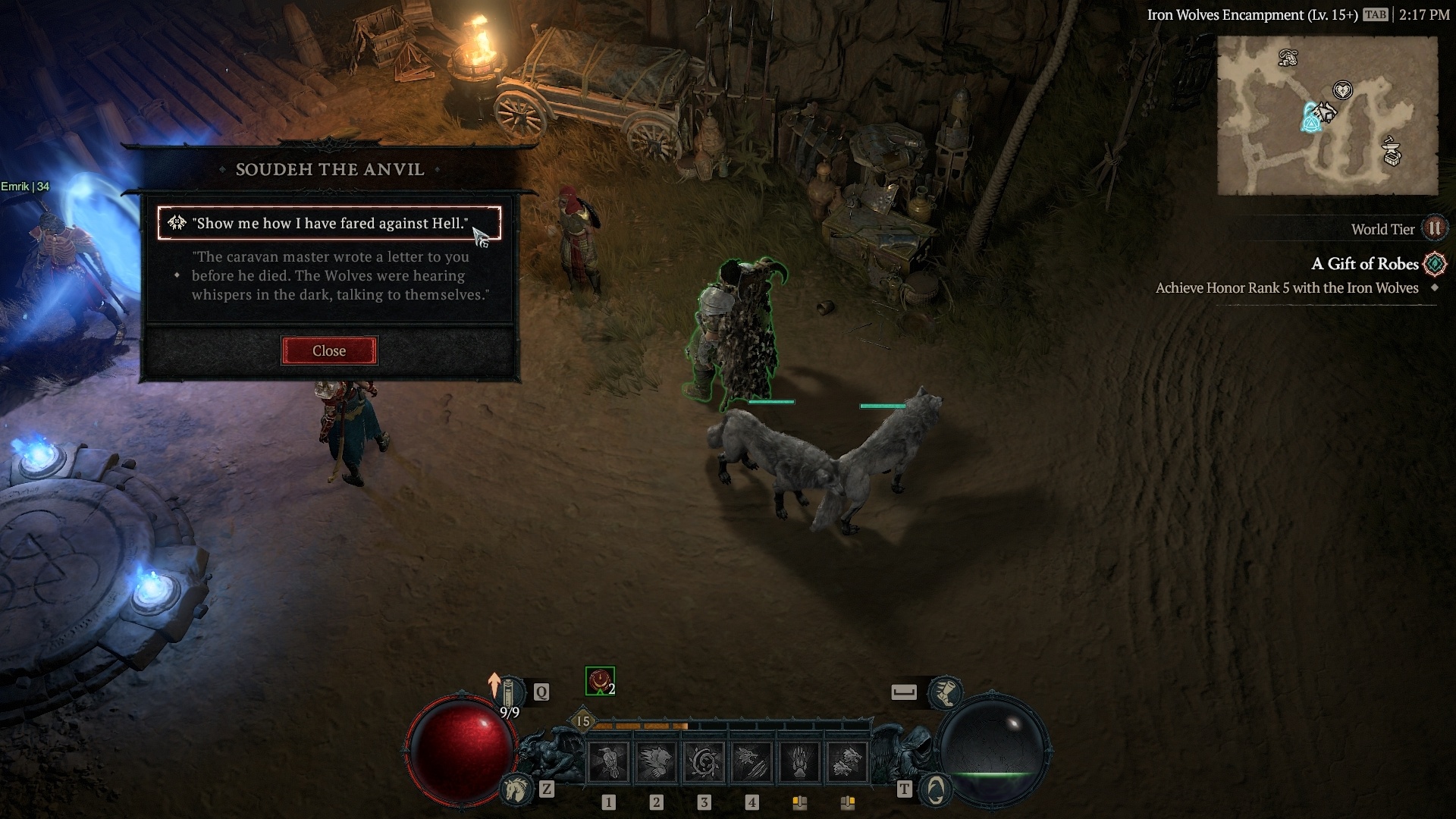Viewport: 1456px width, 819px height.
Task: Open the town portal swirl icon
Action: click(936, 790)
